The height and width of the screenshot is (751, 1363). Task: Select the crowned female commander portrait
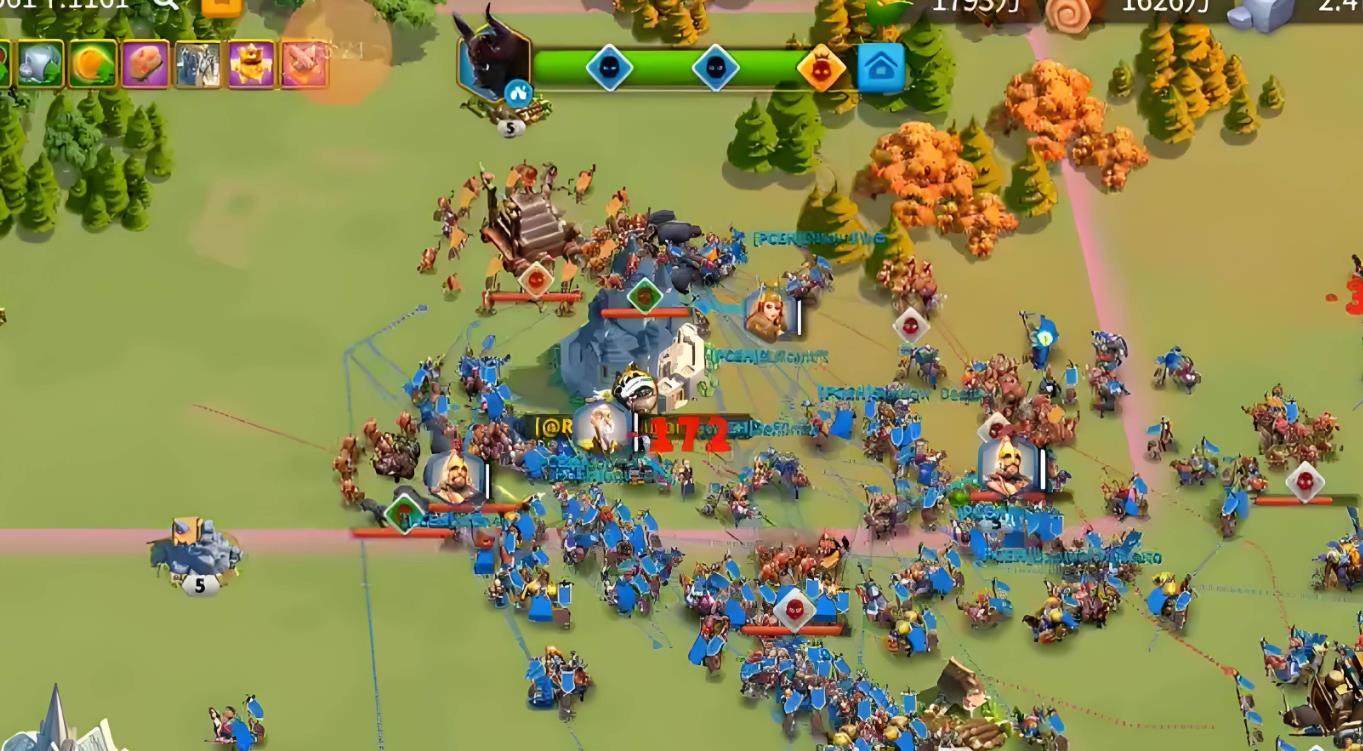pos(767,313)
